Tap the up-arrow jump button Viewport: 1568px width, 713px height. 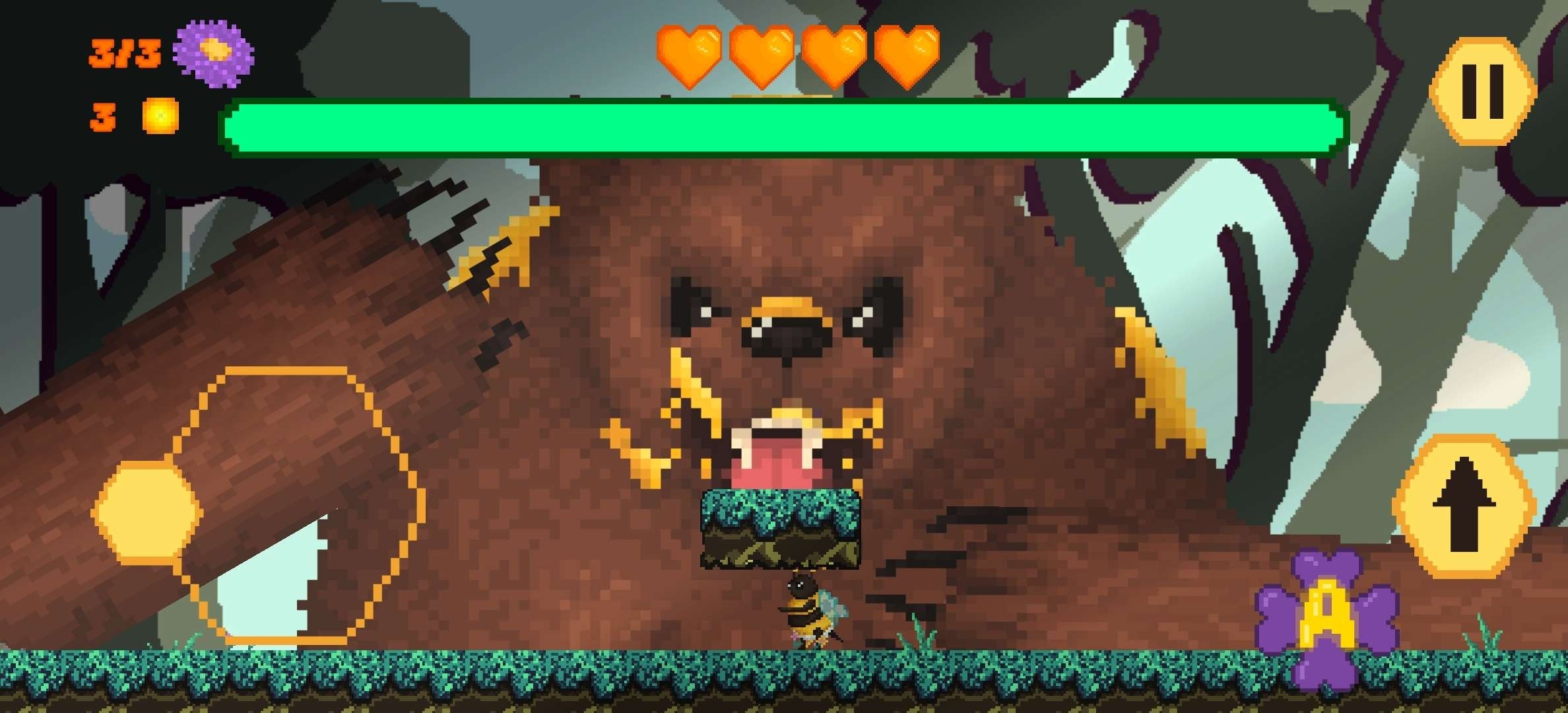coord(1463,506)
